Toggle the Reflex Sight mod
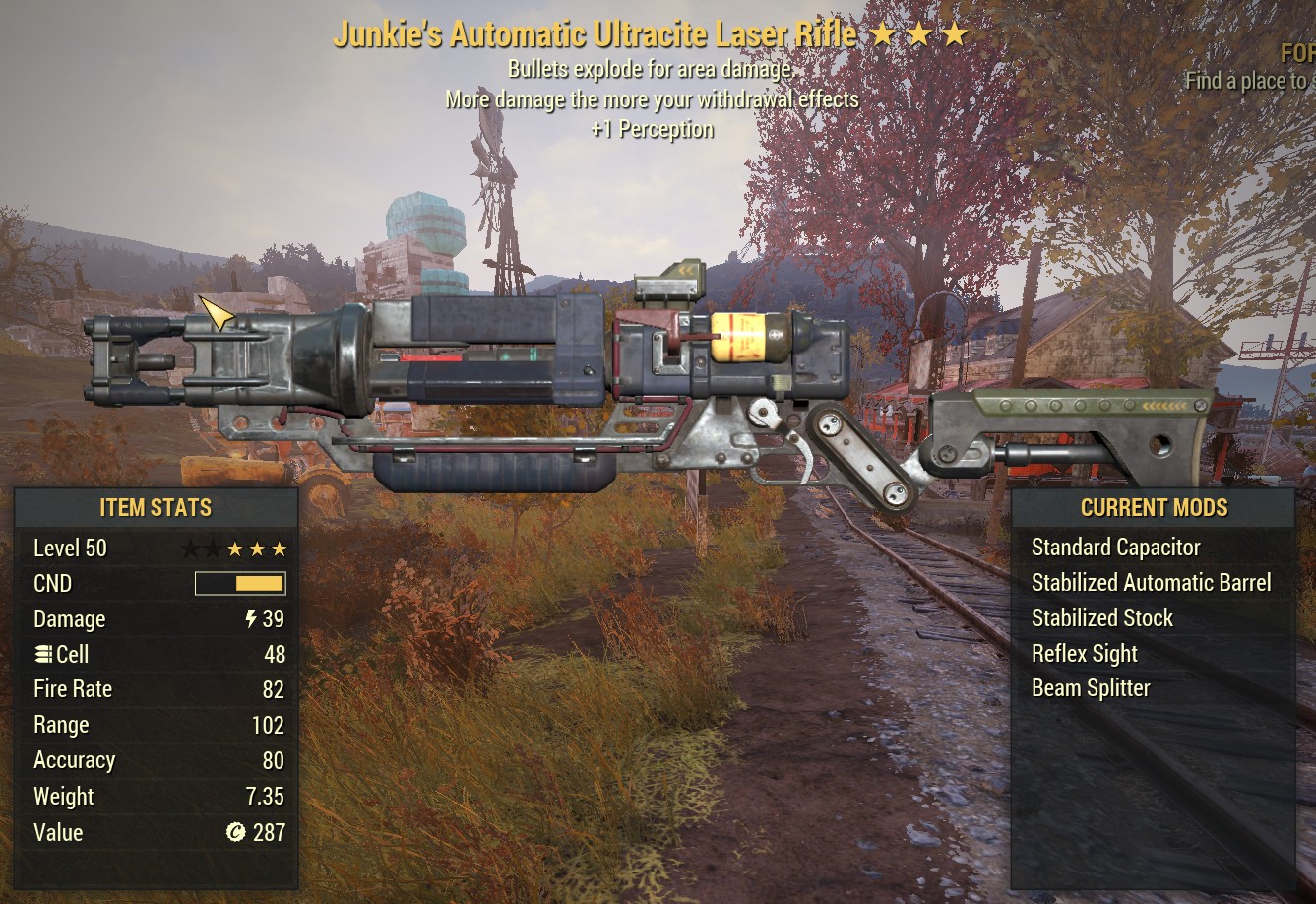This screenshot has height=904, width=1316. (1084, 653)
